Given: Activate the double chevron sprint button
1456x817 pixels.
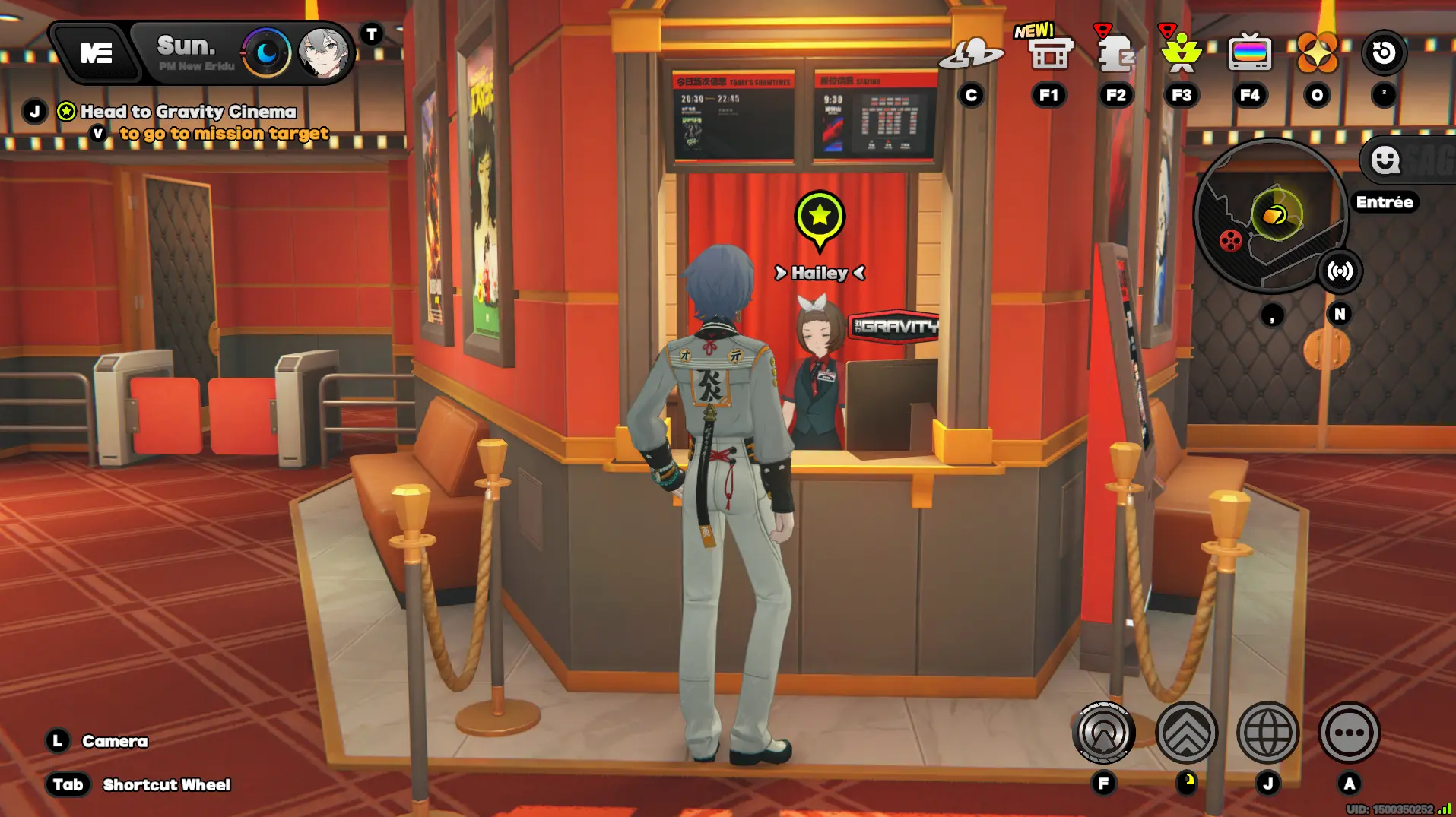Looking at the screenshot, I should [x=1186, y=733].
